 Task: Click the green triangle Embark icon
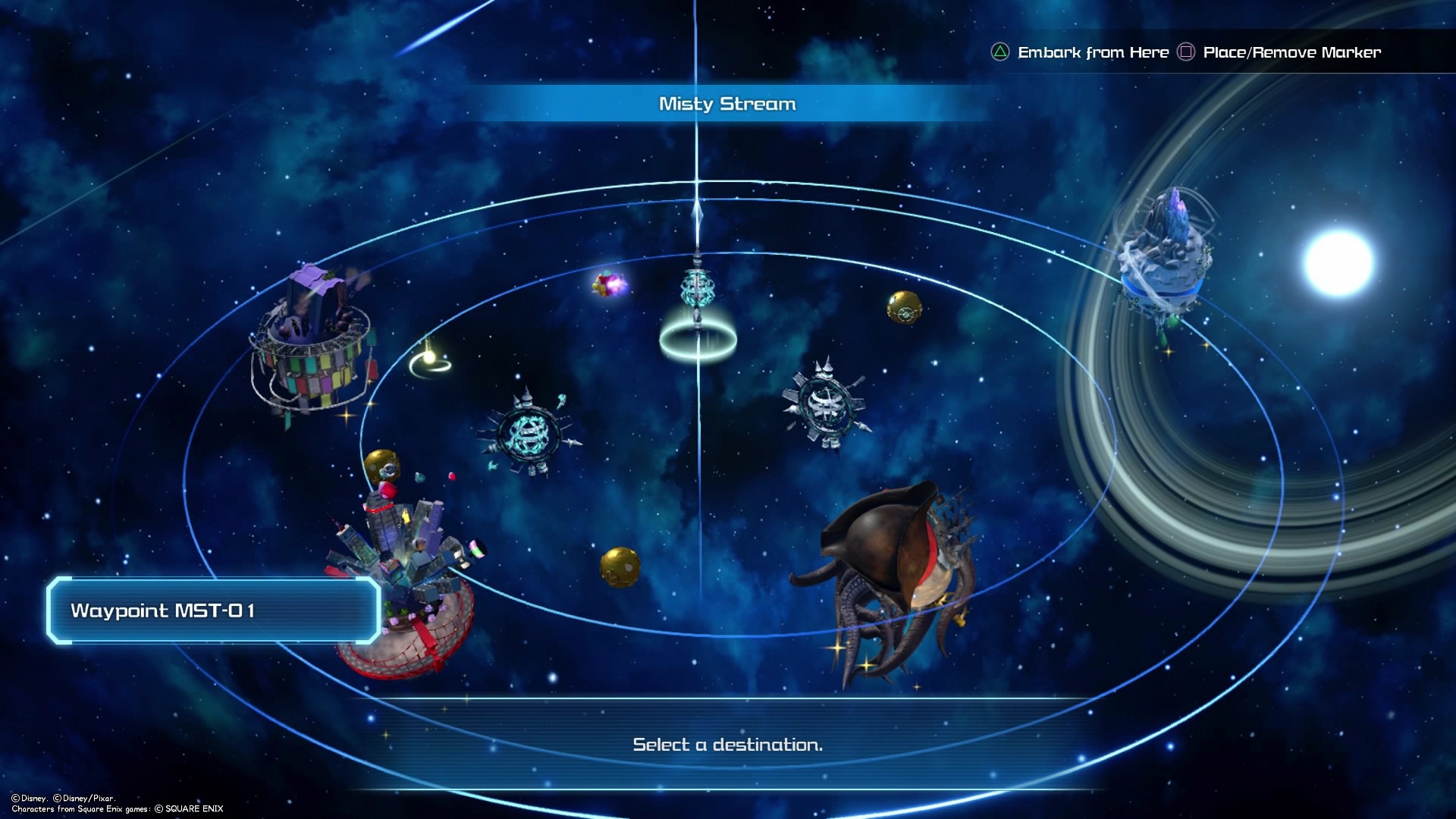[x=999, y=52]
